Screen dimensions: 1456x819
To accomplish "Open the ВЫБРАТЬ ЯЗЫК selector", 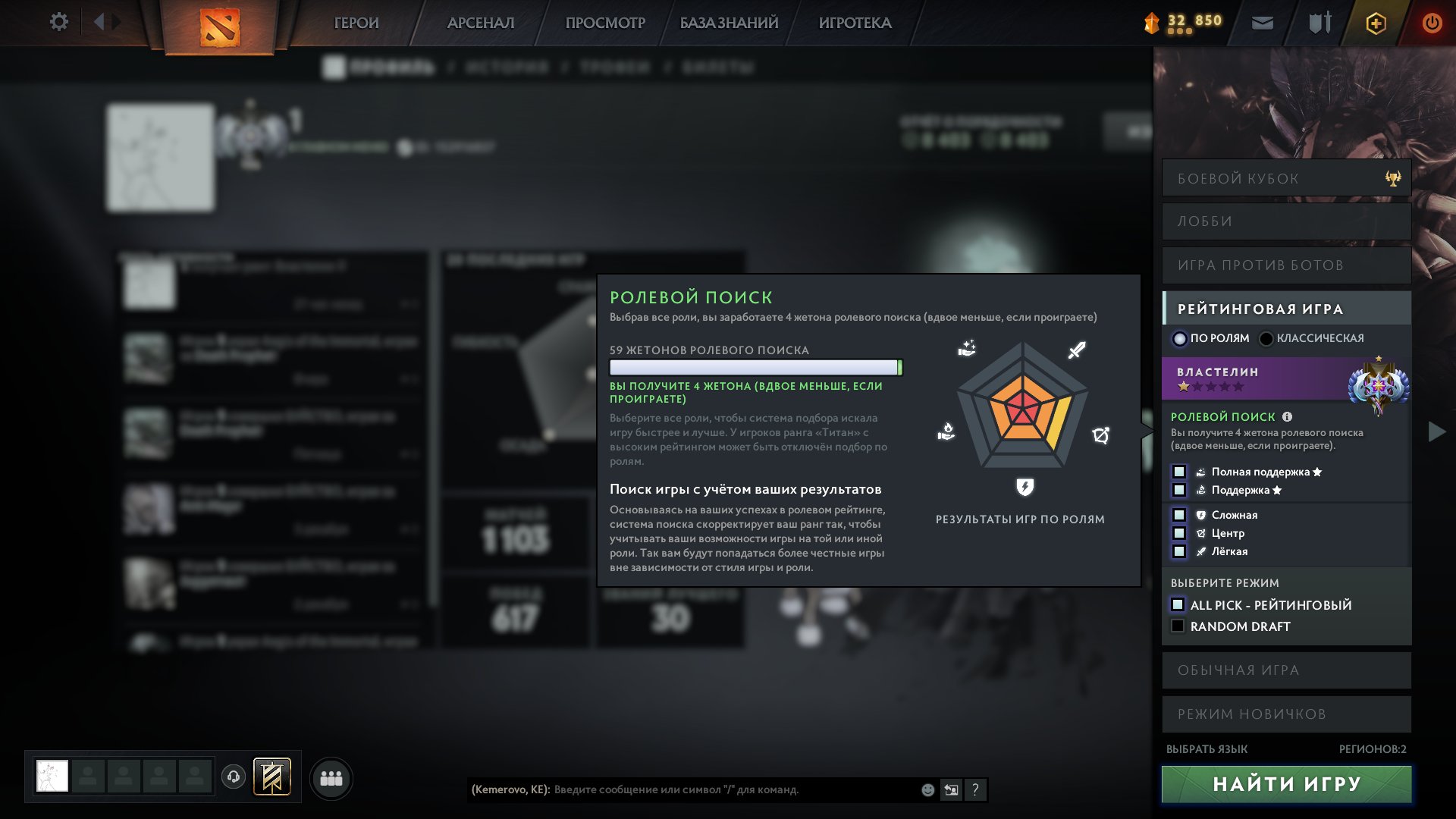I will coord(1207,747).
